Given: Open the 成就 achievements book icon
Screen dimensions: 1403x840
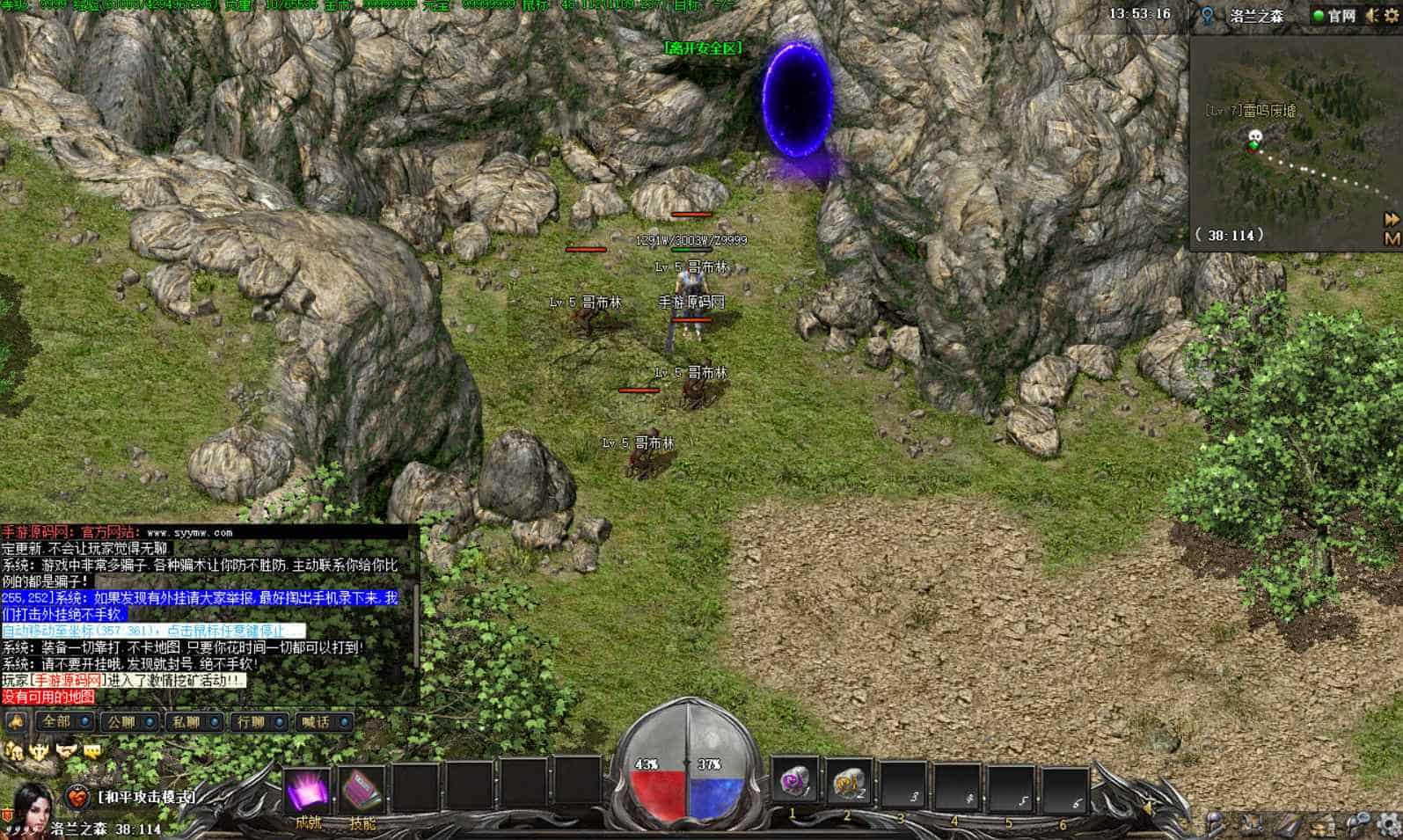Looking at the screenshot, I should pos(308,791).
